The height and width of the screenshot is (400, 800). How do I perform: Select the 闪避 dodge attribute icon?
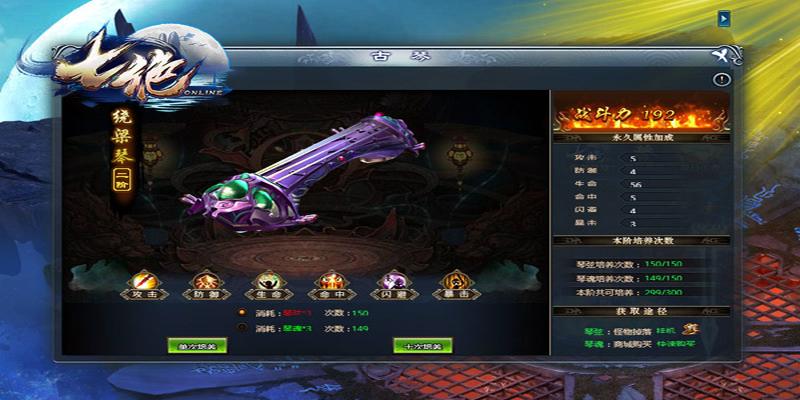pos(391,283)
